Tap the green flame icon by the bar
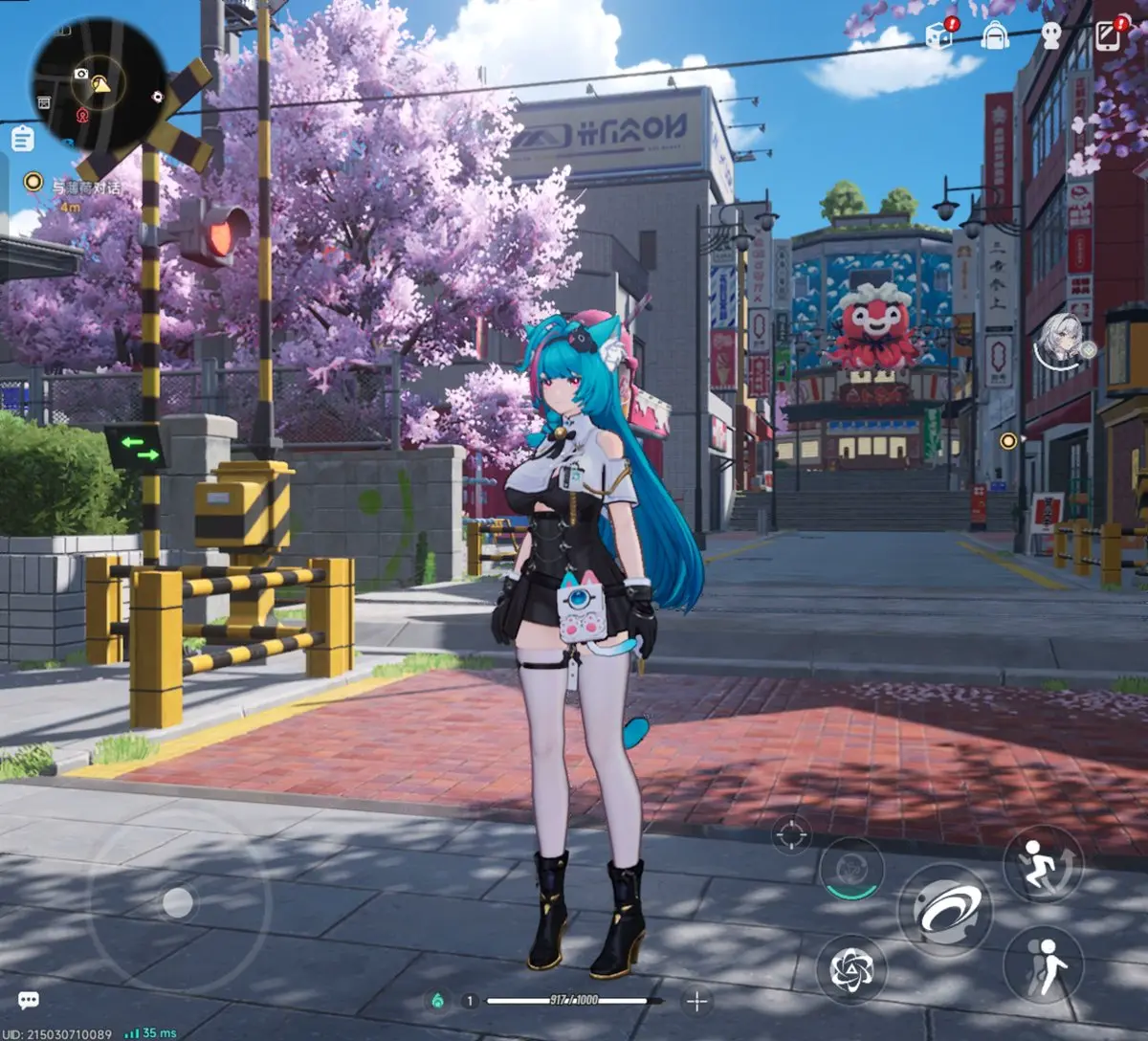The width and height of the screenshot is (1148, 1041). point(437,1001)
